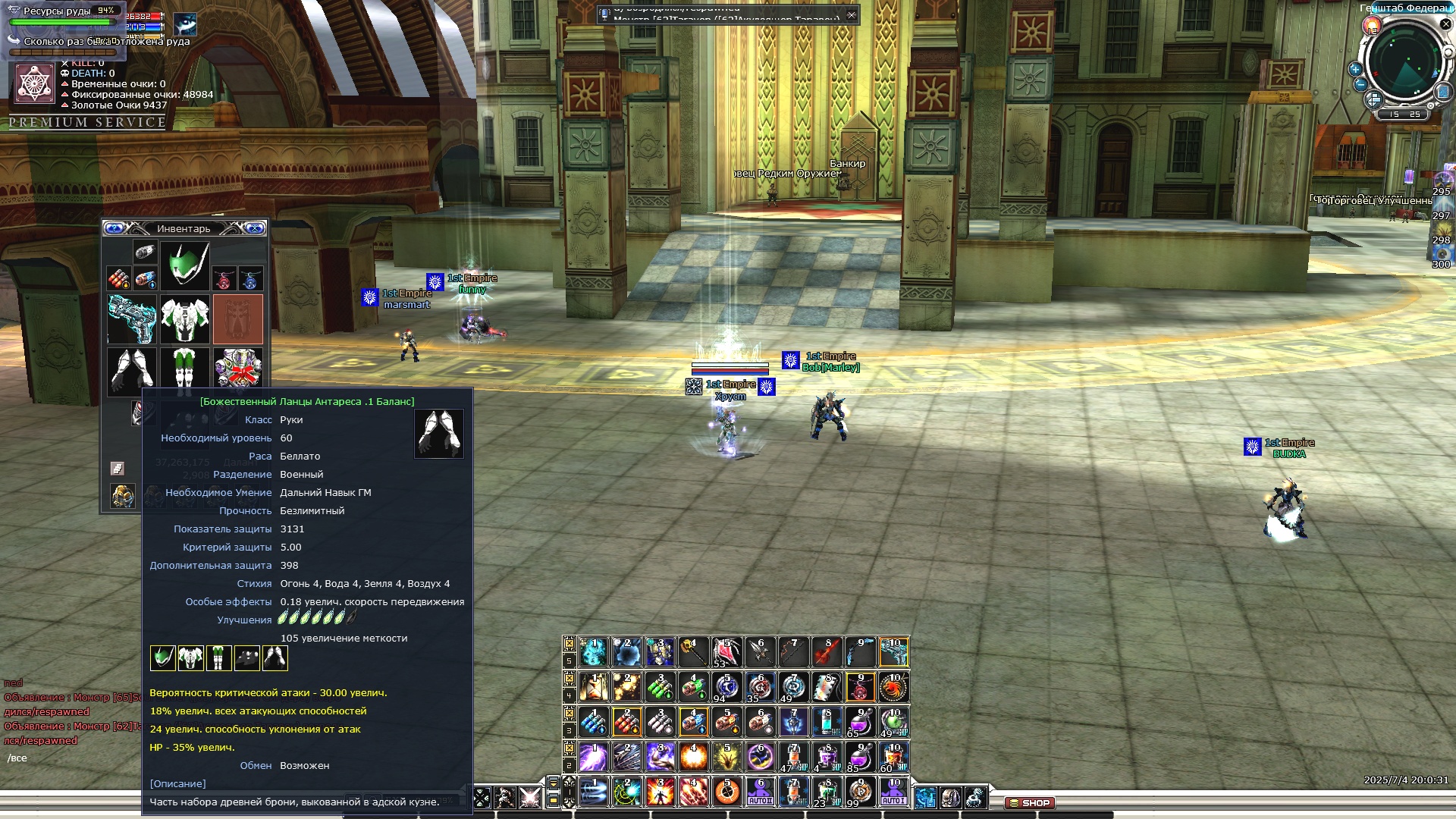Open the SHOP button

pos(1030,802)
